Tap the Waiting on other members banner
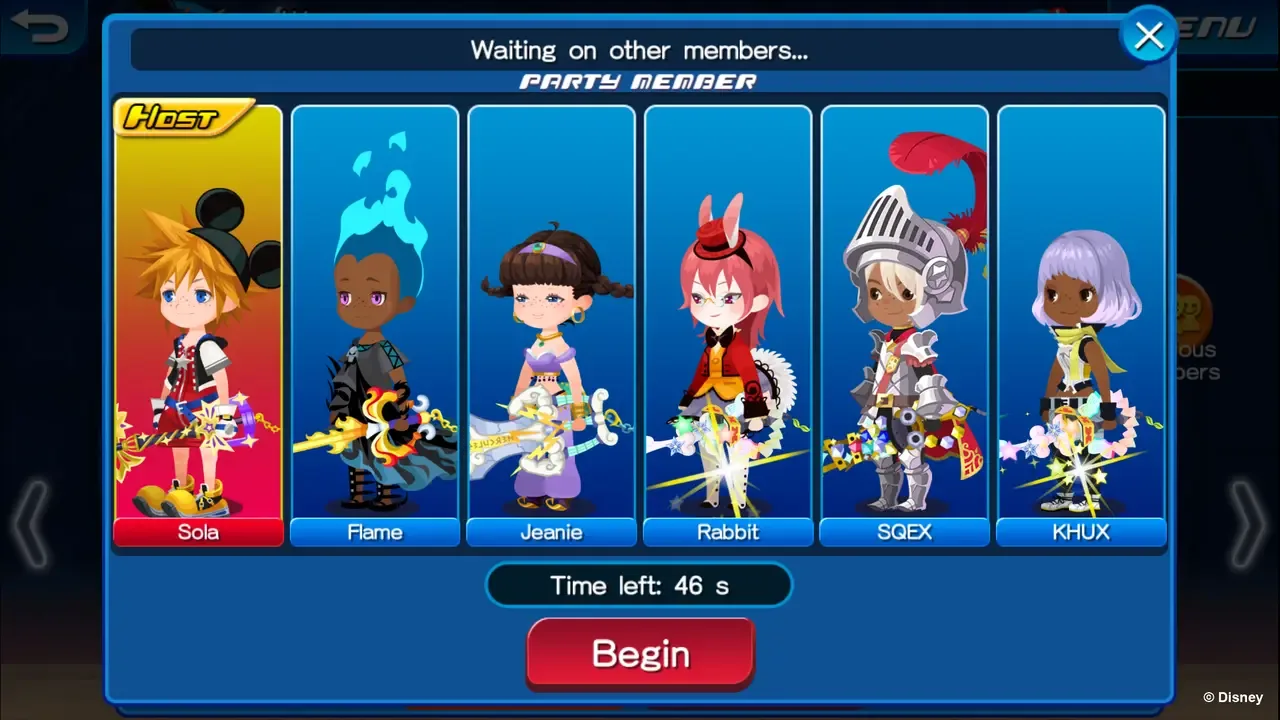Image resolution: width=1280 pixels, height=720 pixels. coord(639,50)
